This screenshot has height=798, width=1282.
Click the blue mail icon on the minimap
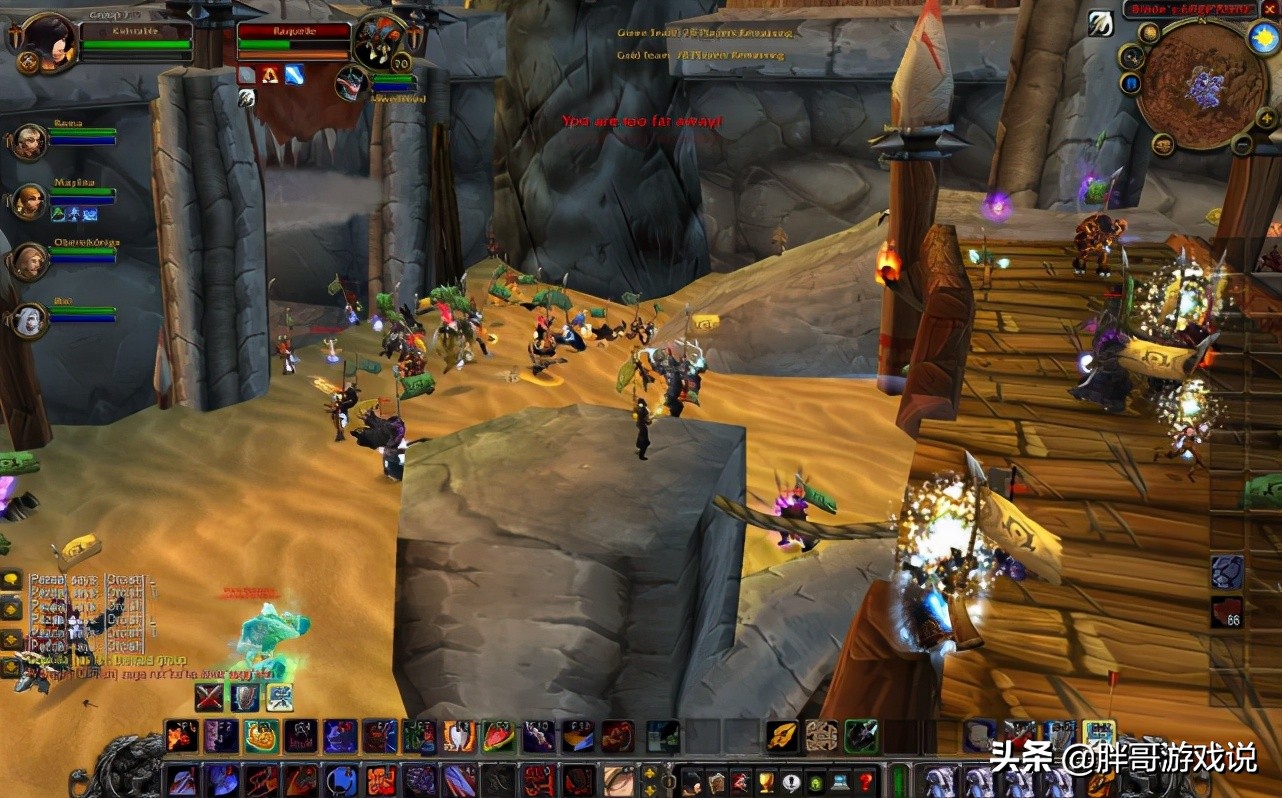[x=1131, y=82]
